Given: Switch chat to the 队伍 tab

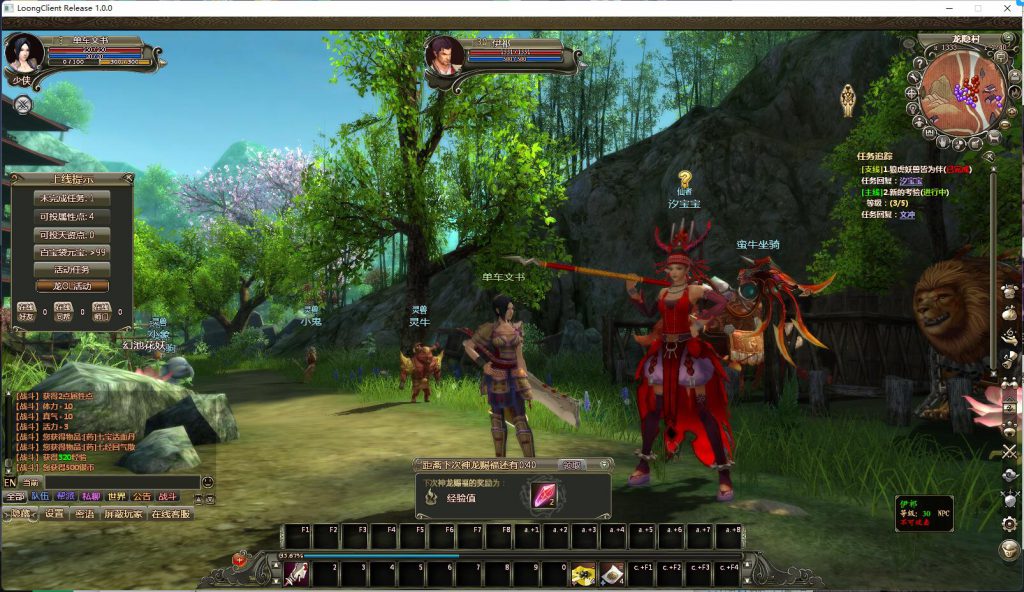Looking at the screenshot, I should pyautogui.click(x=40, y=496).
